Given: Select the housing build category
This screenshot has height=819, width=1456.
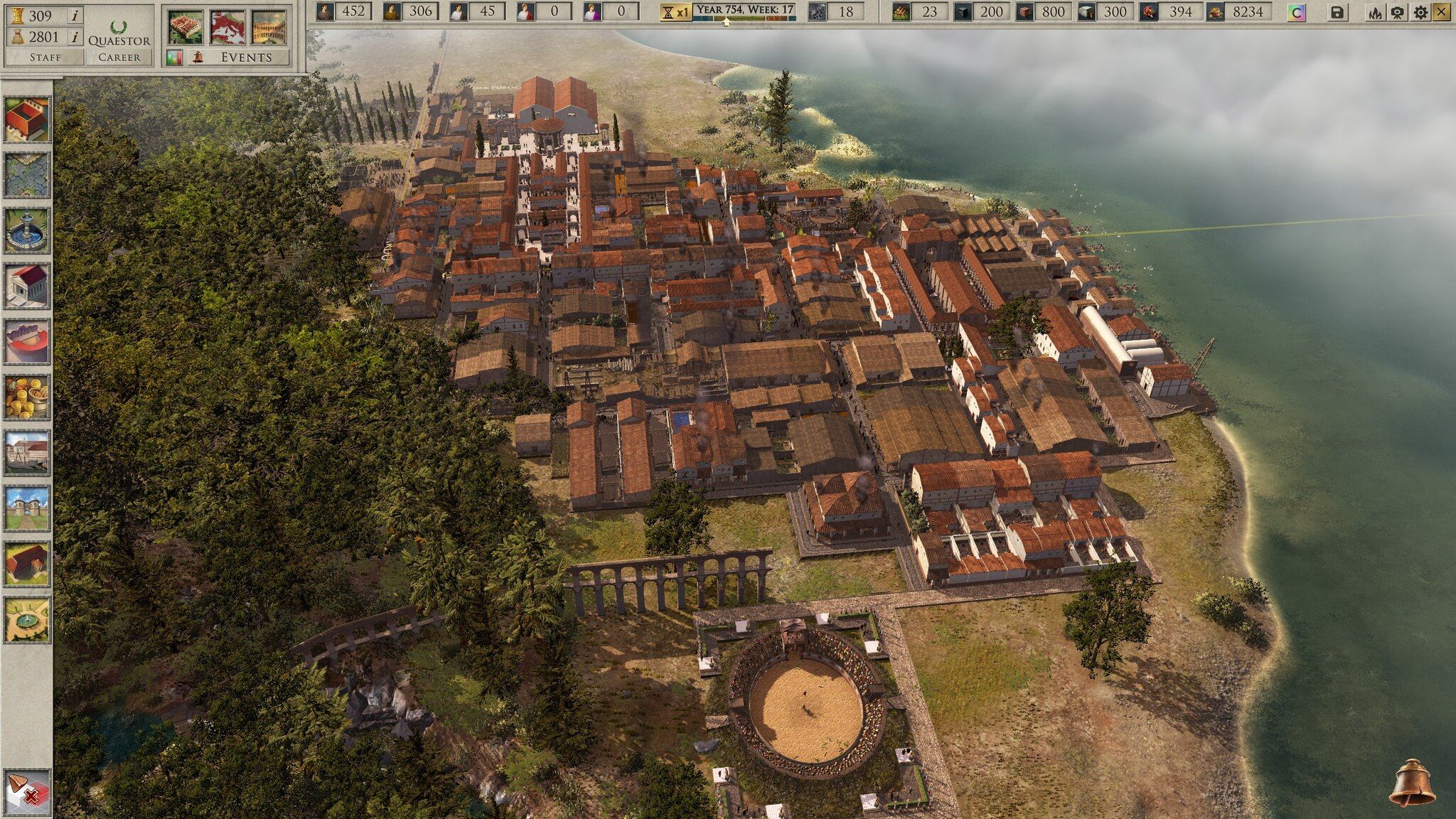Looking at the screenshot, I should pos(27,119).
